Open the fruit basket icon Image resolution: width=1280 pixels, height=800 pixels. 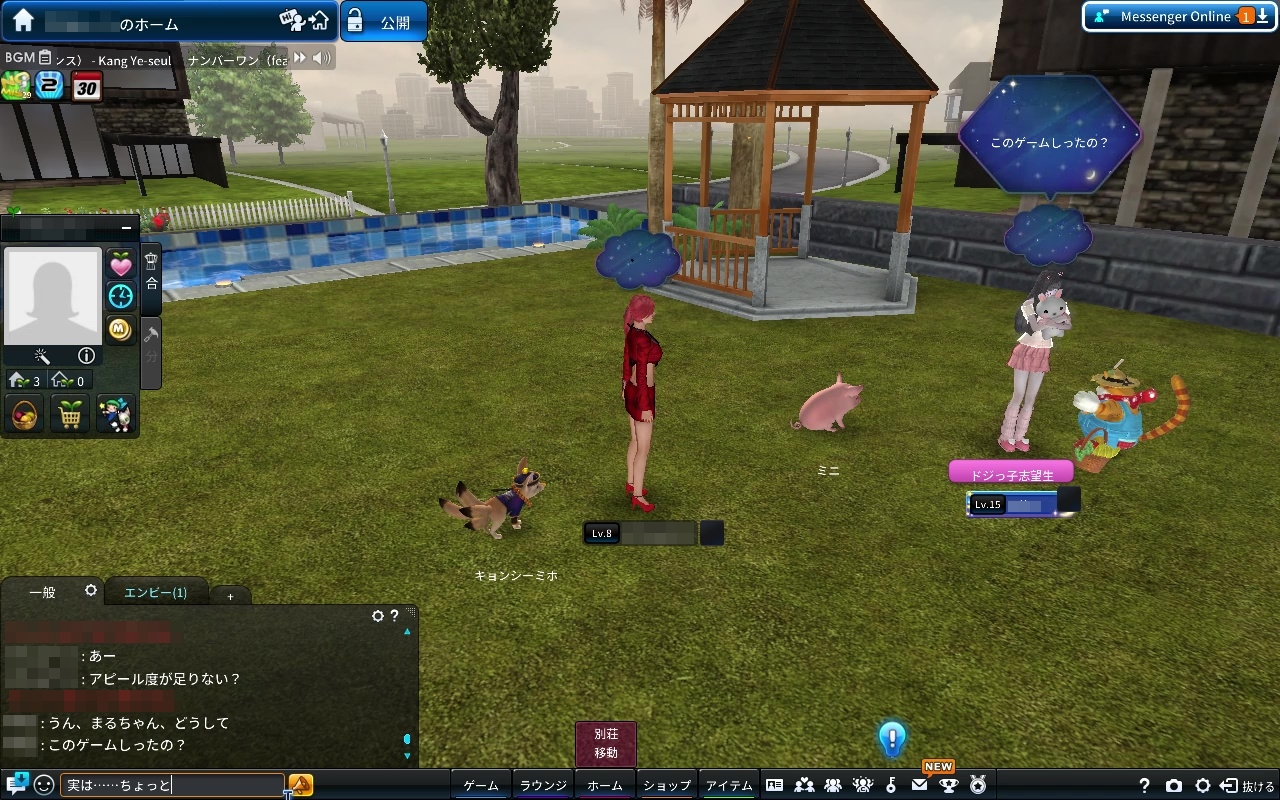[x=24, y=414]
